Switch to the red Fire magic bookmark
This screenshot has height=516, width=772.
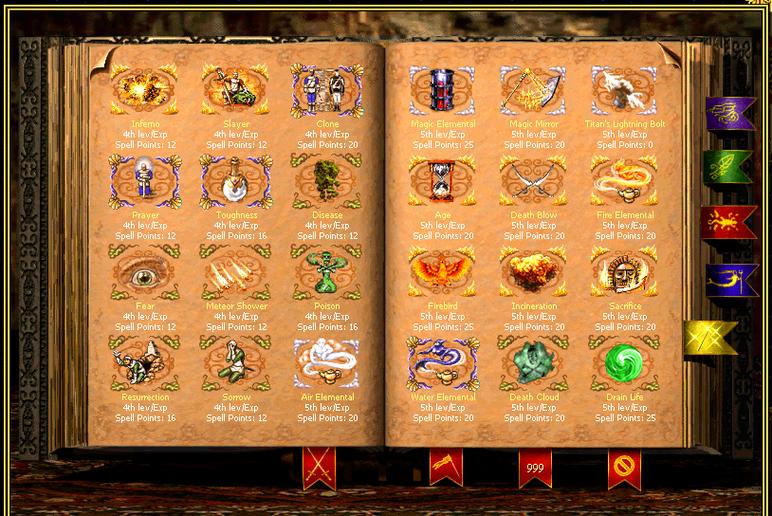[x=729, y=222]
